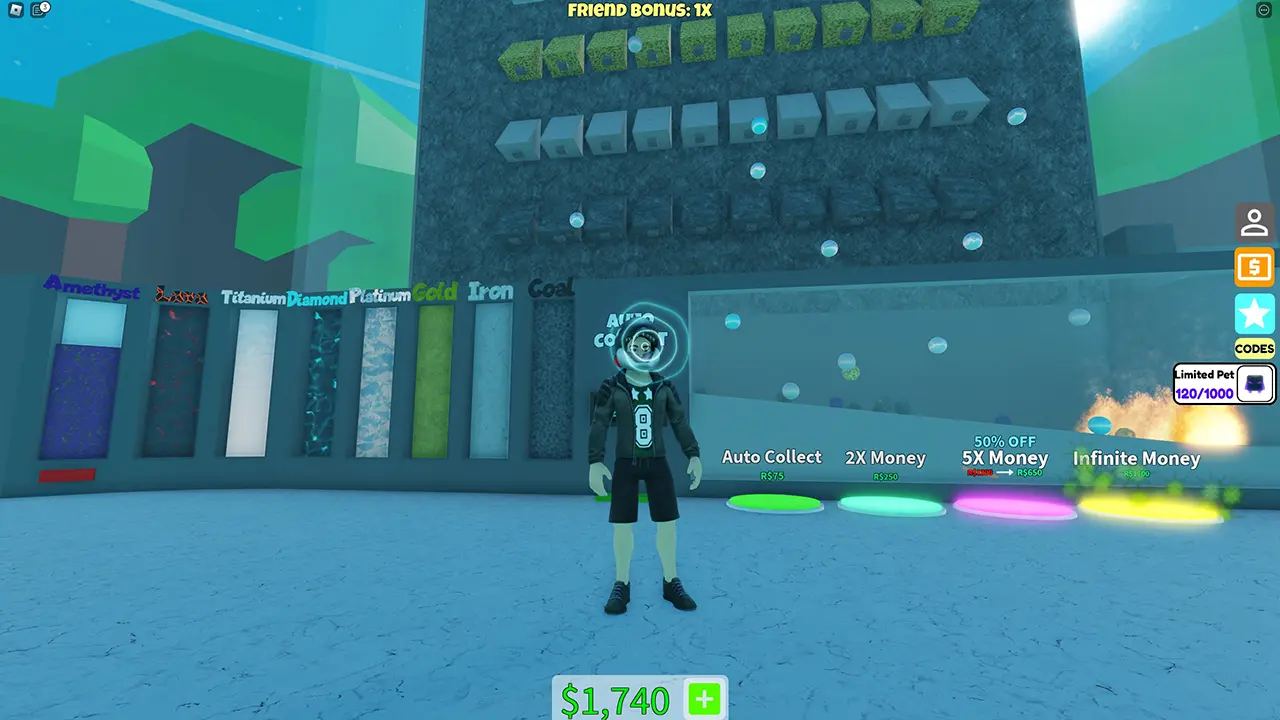Open the player profile icon in the sidebar
Image resolution: width=1280 pixels, height=720 pixels.
[x=1254, y=222]
